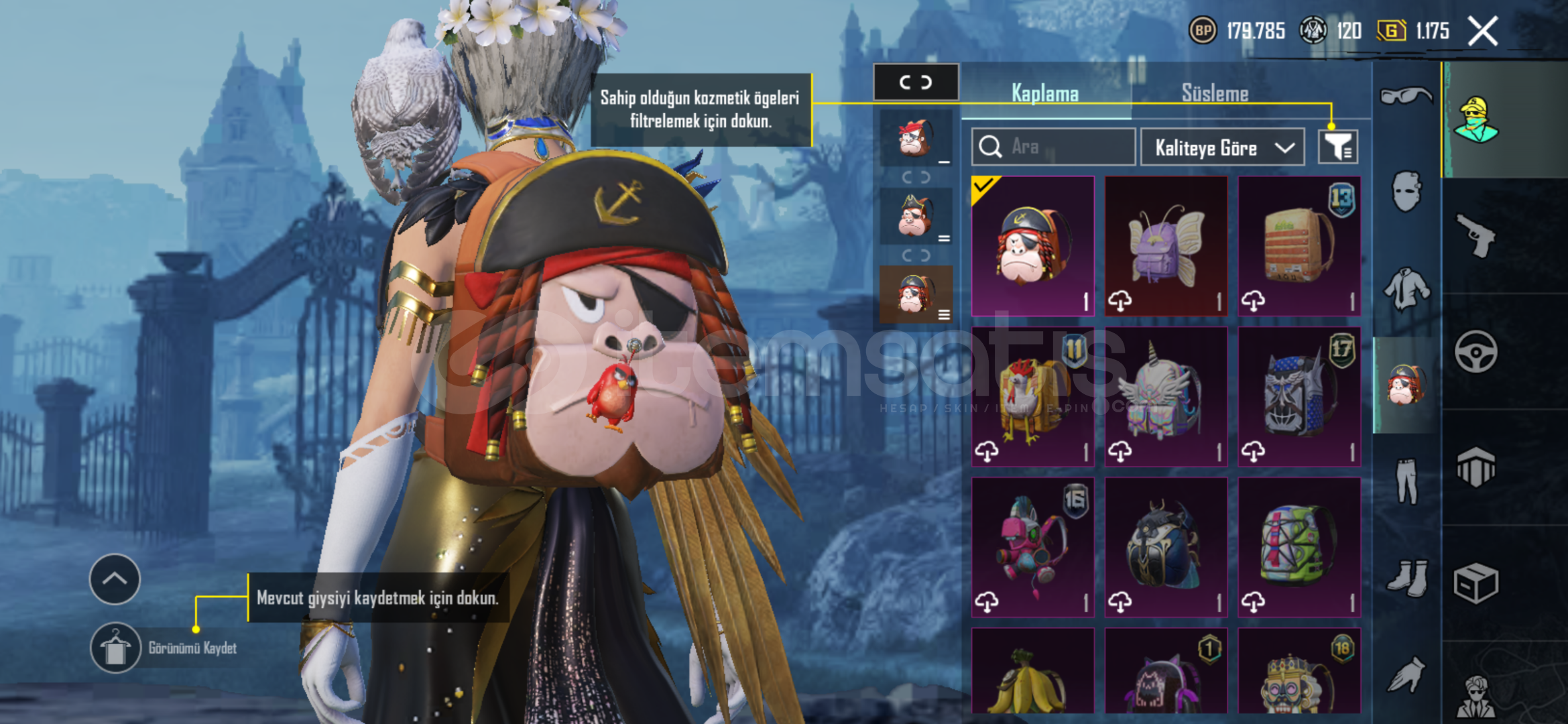Switch to the Süsleme tab

click(1215, 93)
